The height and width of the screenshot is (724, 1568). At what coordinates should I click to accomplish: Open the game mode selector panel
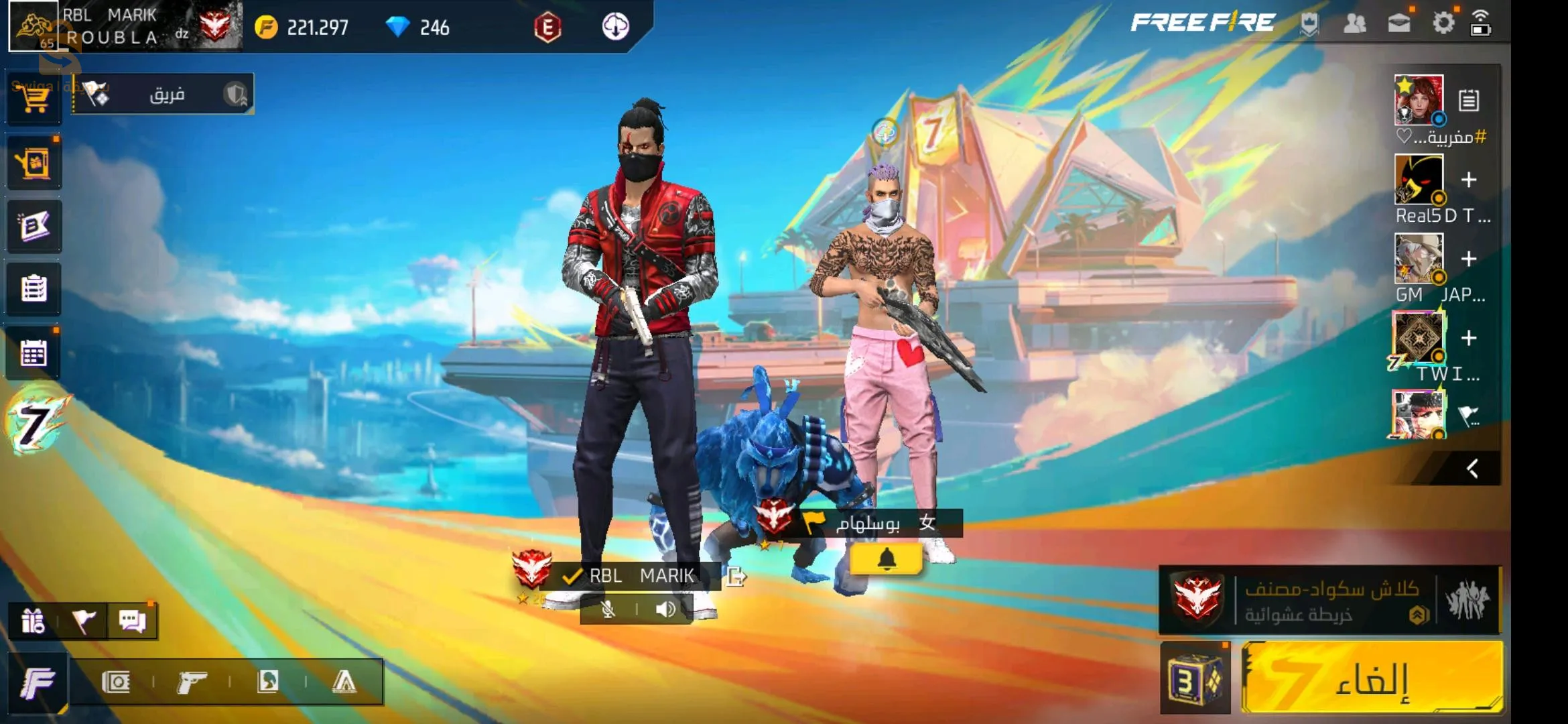coord(1329,600)
